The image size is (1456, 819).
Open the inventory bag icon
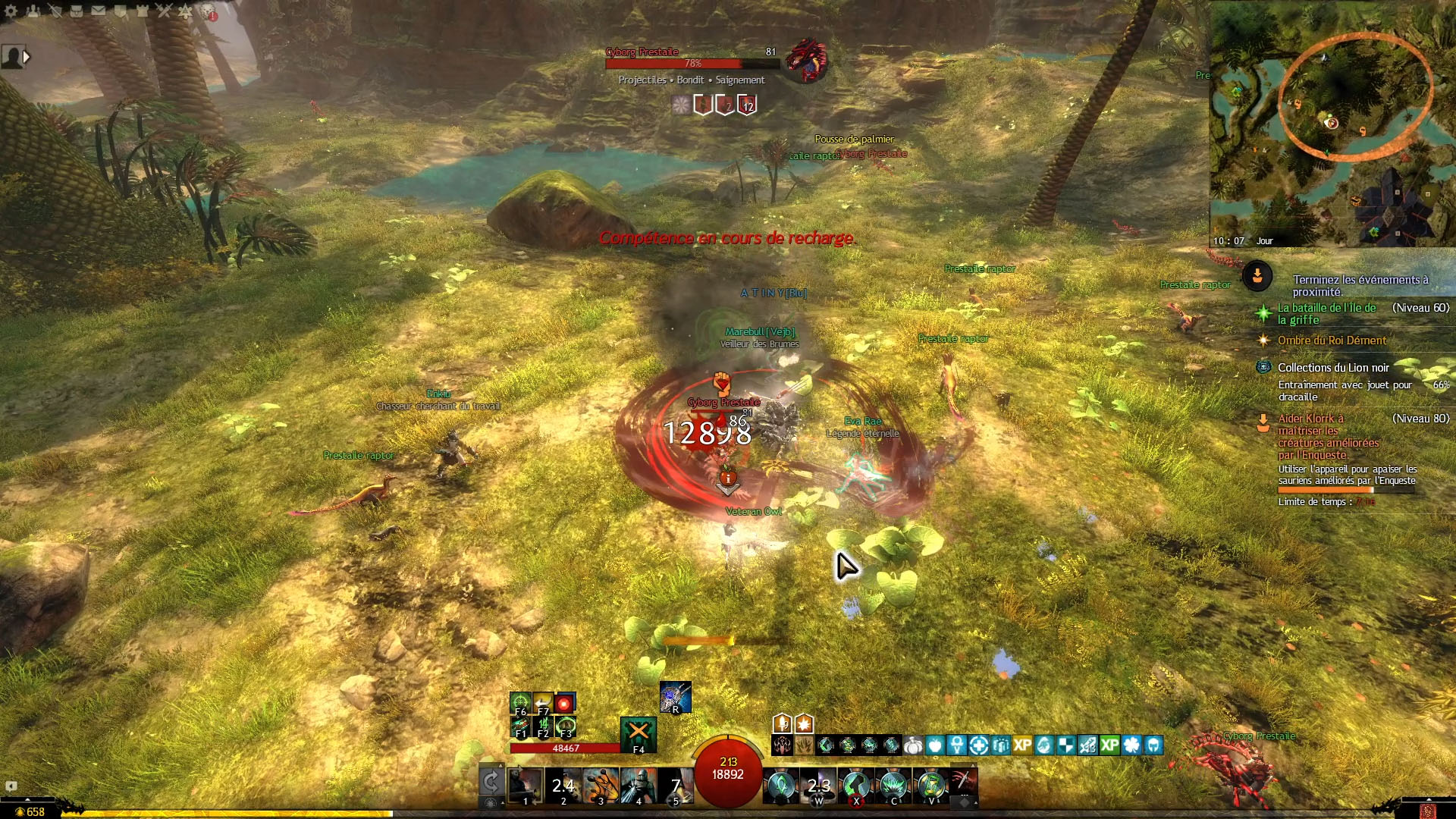(77, 11)
